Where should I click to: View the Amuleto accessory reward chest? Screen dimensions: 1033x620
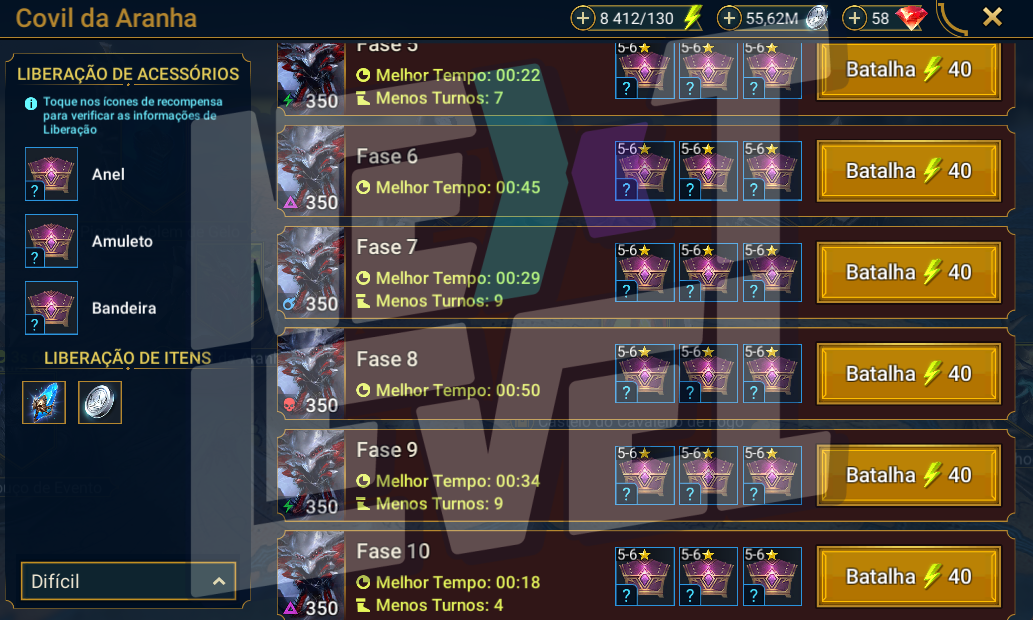[x=51, y=241]
